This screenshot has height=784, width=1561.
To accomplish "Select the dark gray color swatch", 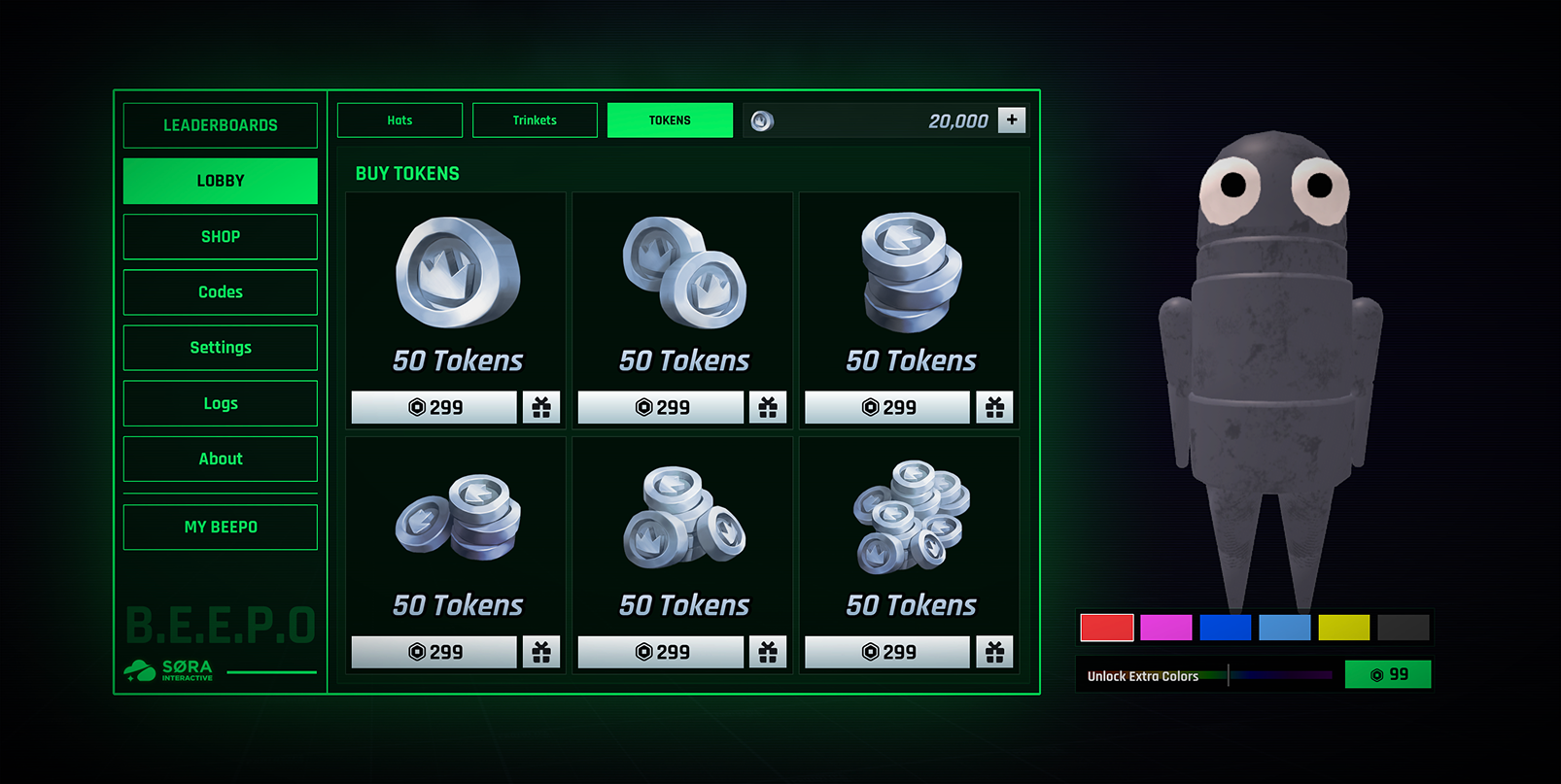I will (x=1403, y=628).
